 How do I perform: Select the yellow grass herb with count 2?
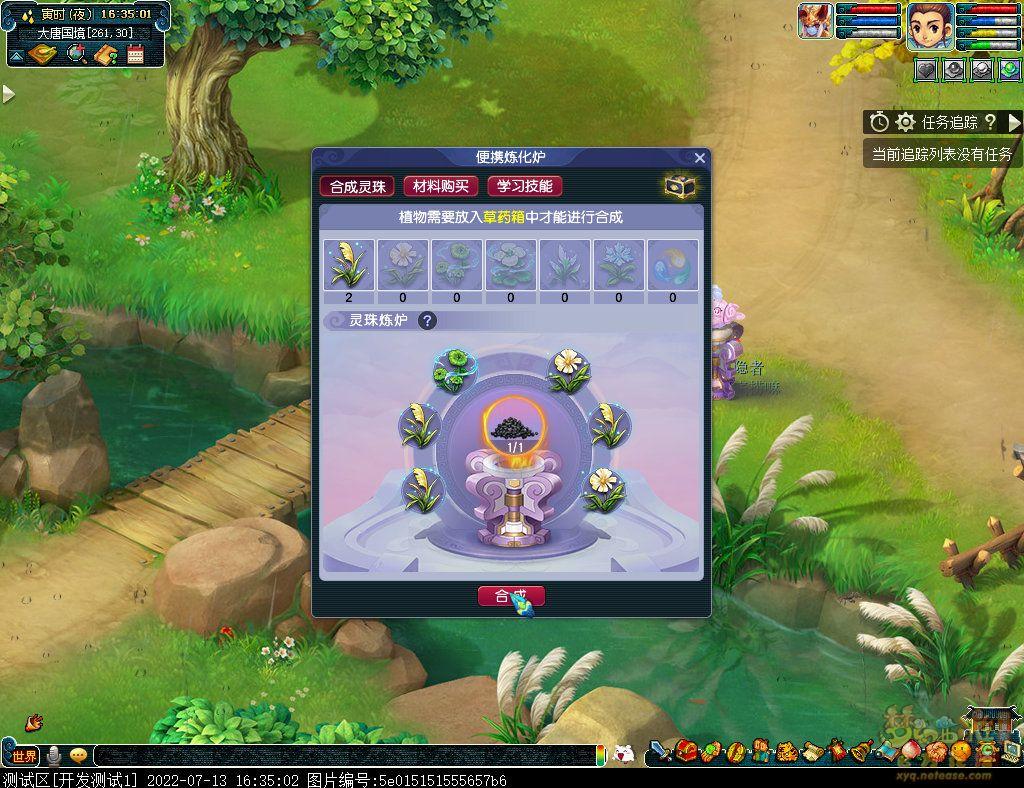point(349,265)
